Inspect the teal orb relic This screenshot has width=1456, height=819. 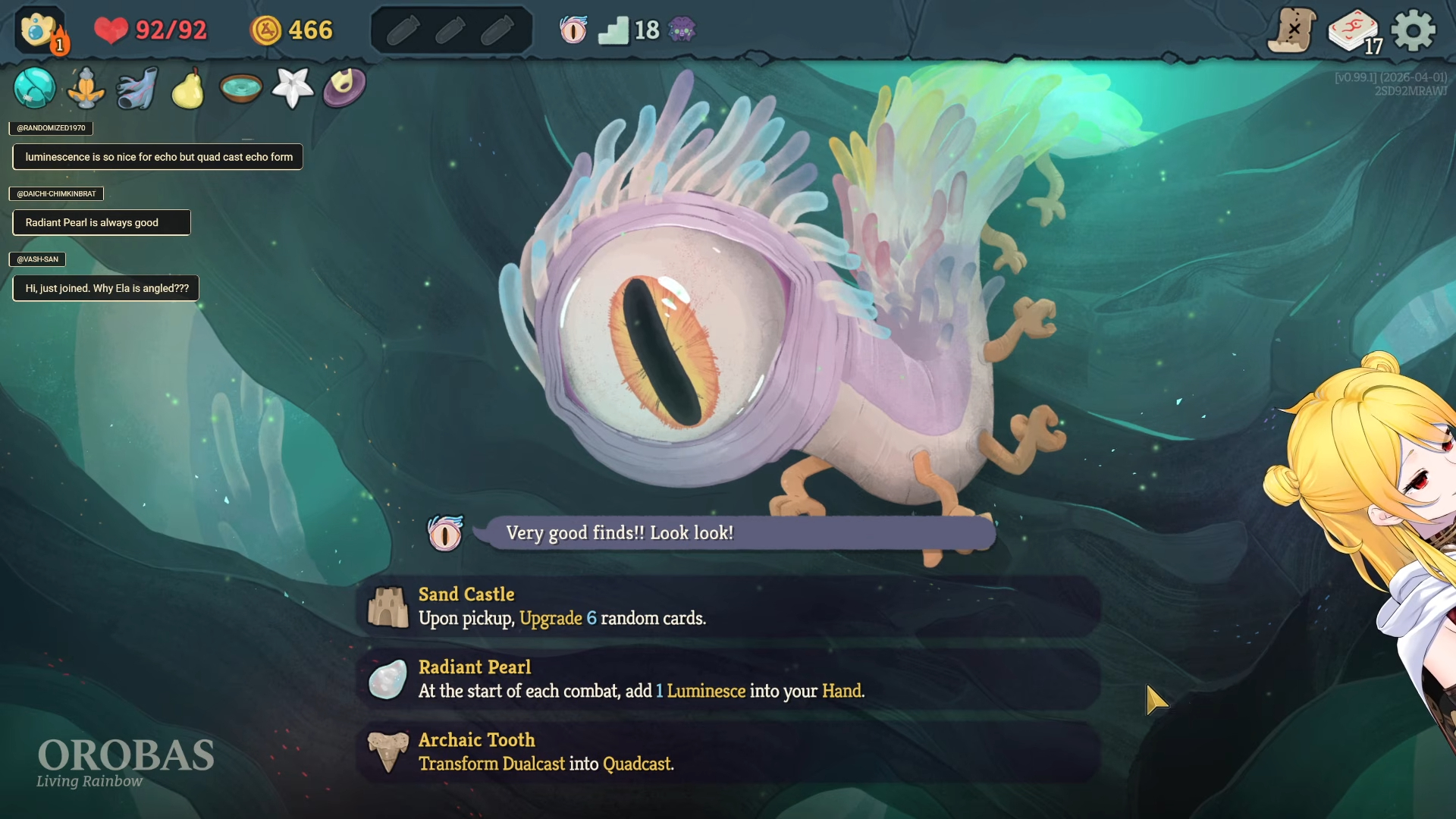(x=34, y=88)
